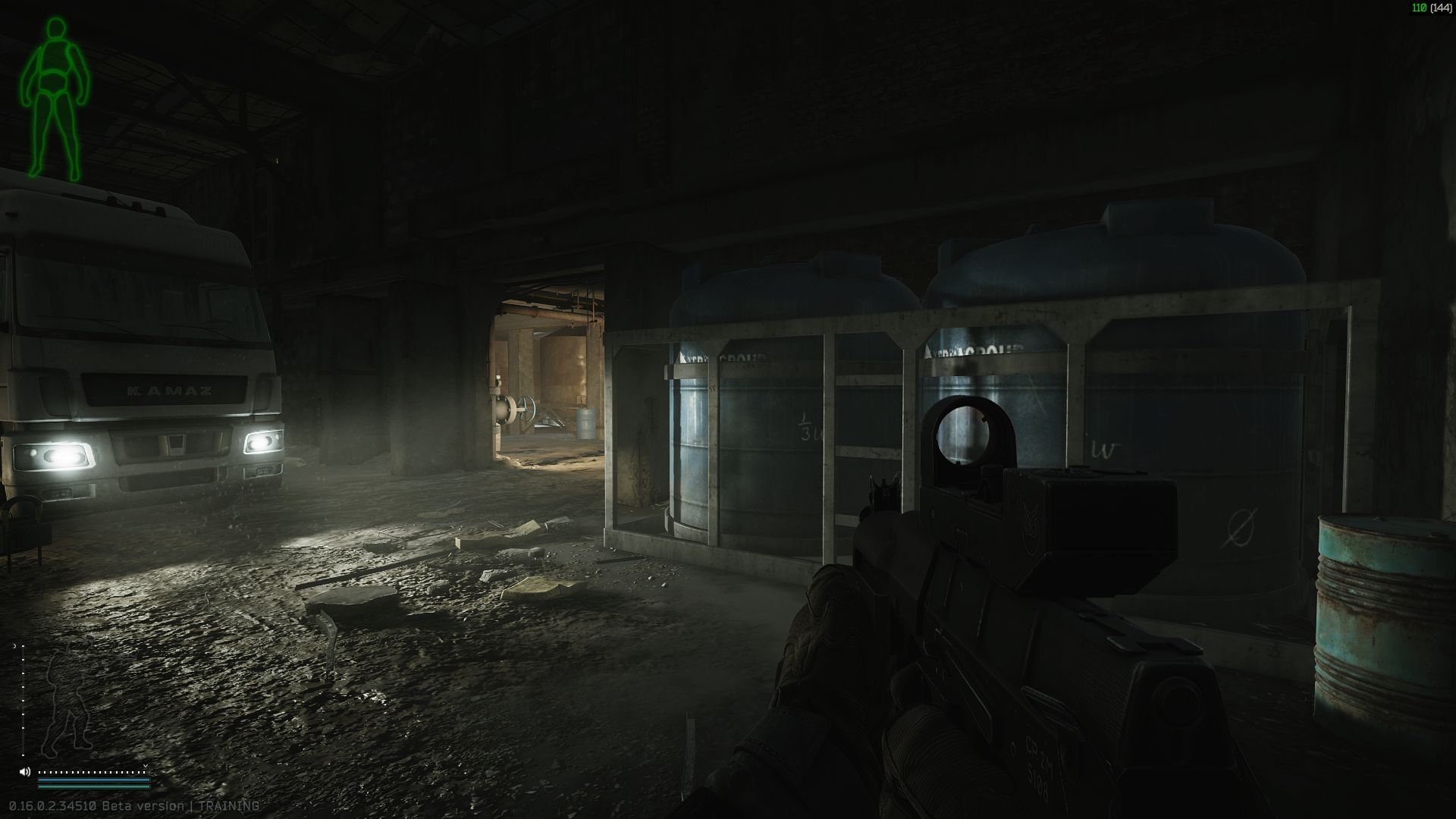Click the green health status silhouette

(57, 91)
